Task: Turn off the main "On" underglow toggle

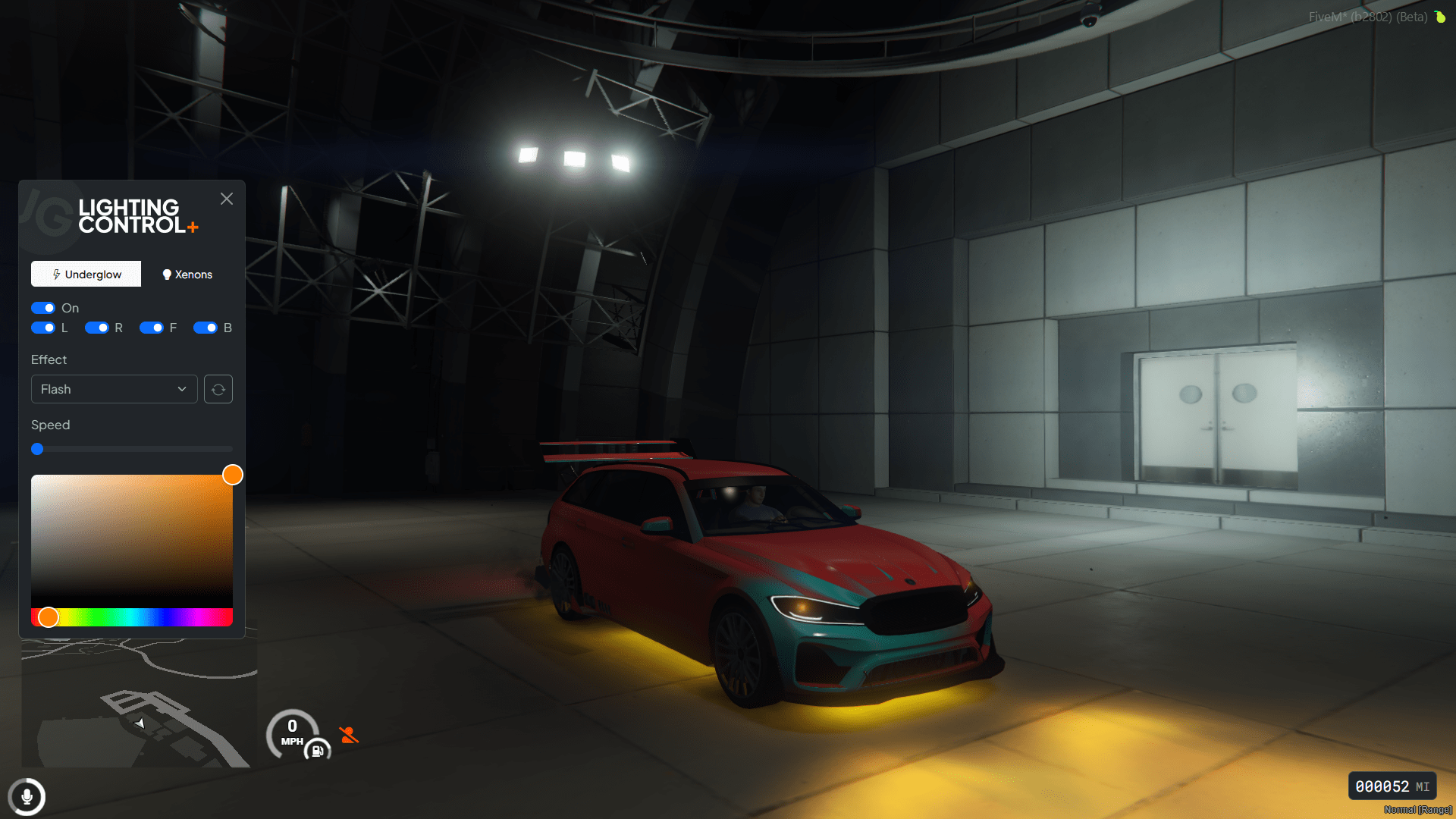Action: 43,308
